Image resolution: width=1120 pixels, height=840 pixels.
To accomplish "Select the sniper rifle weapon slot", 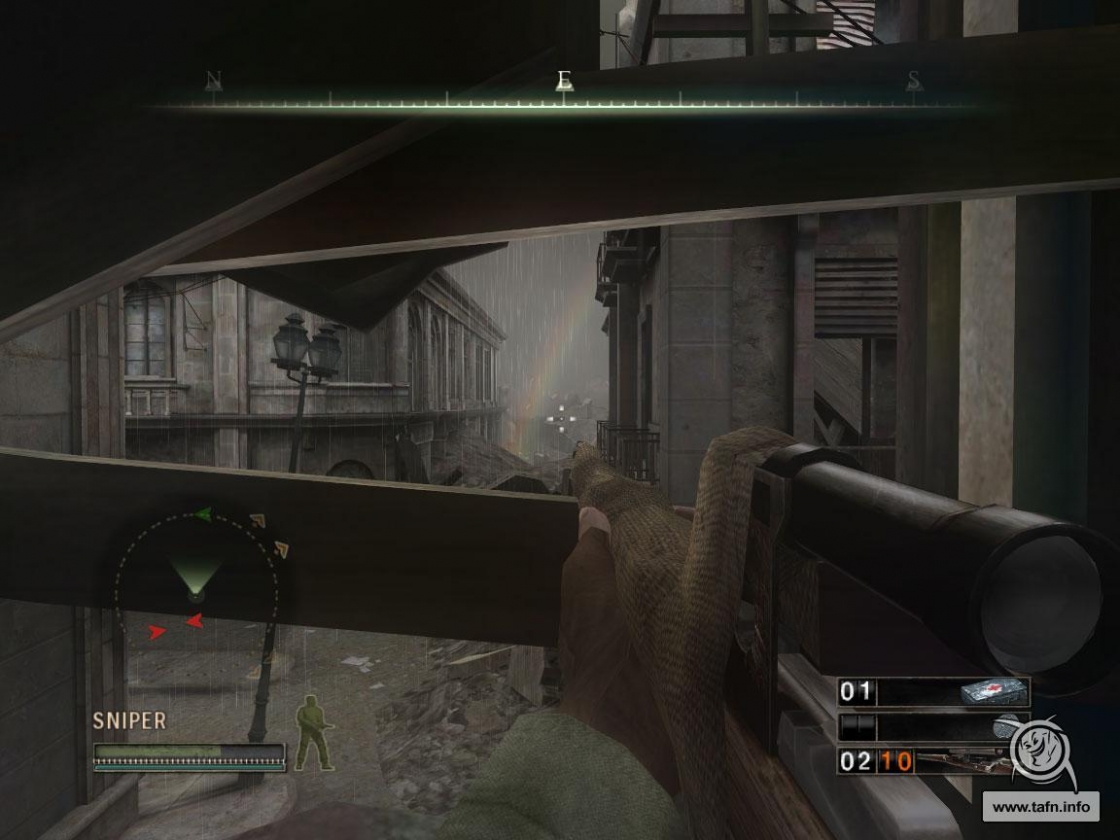I will [932, 761].
